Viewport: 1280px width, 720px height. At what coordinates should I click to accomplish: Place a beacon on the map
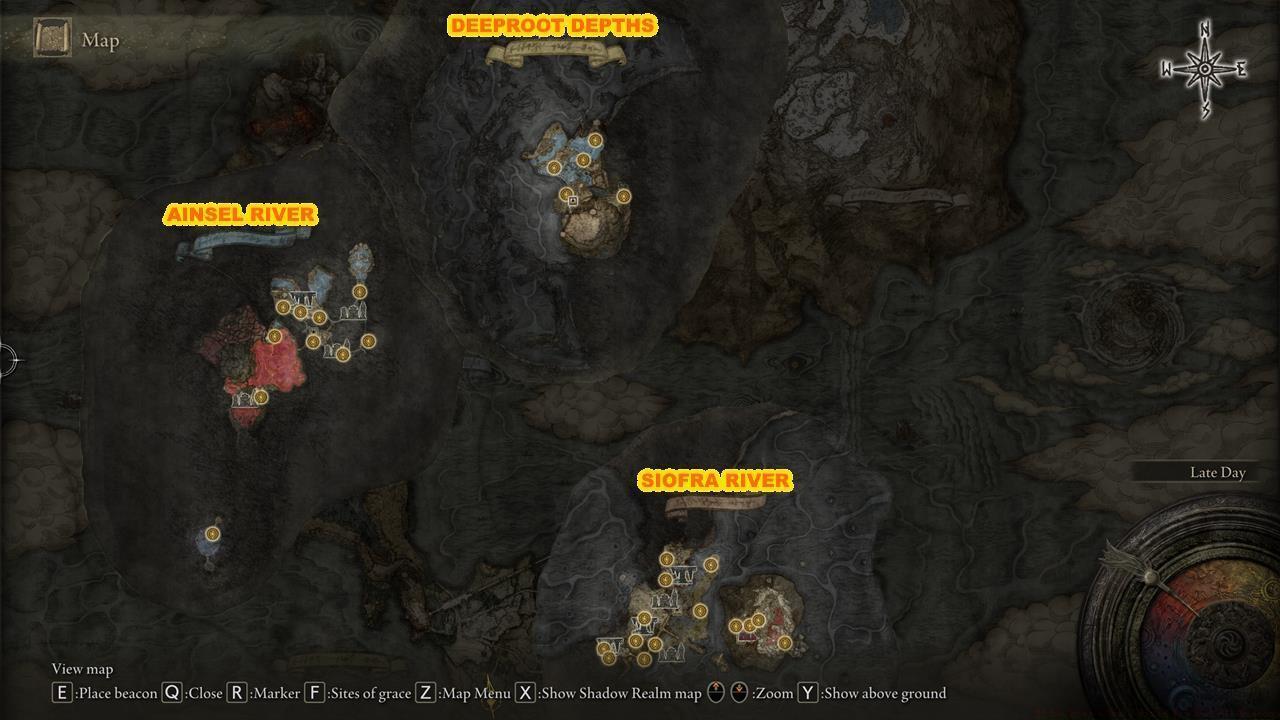click(63, 692)
